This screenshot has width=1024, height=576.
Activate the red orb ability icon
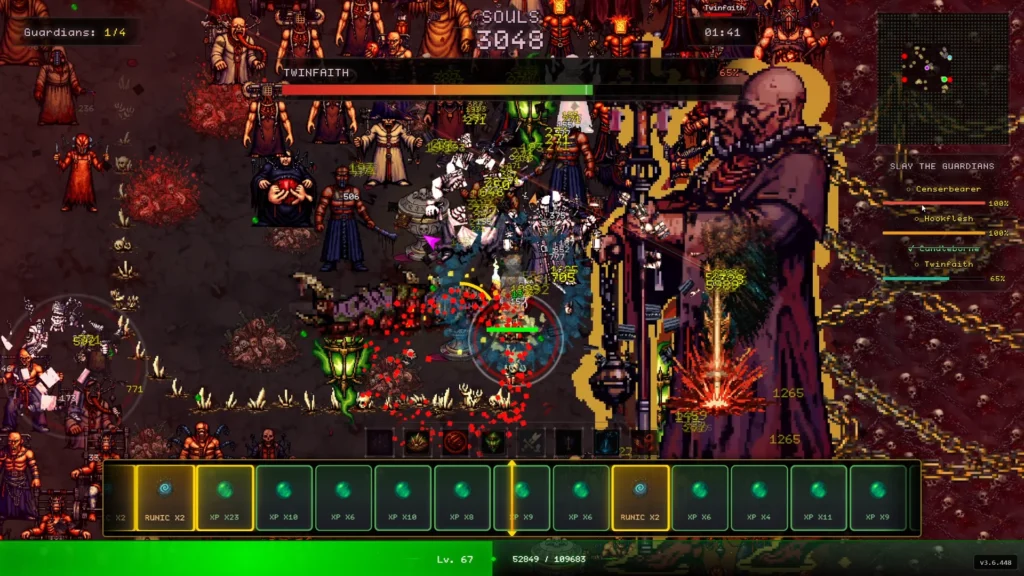click(455, 442)
